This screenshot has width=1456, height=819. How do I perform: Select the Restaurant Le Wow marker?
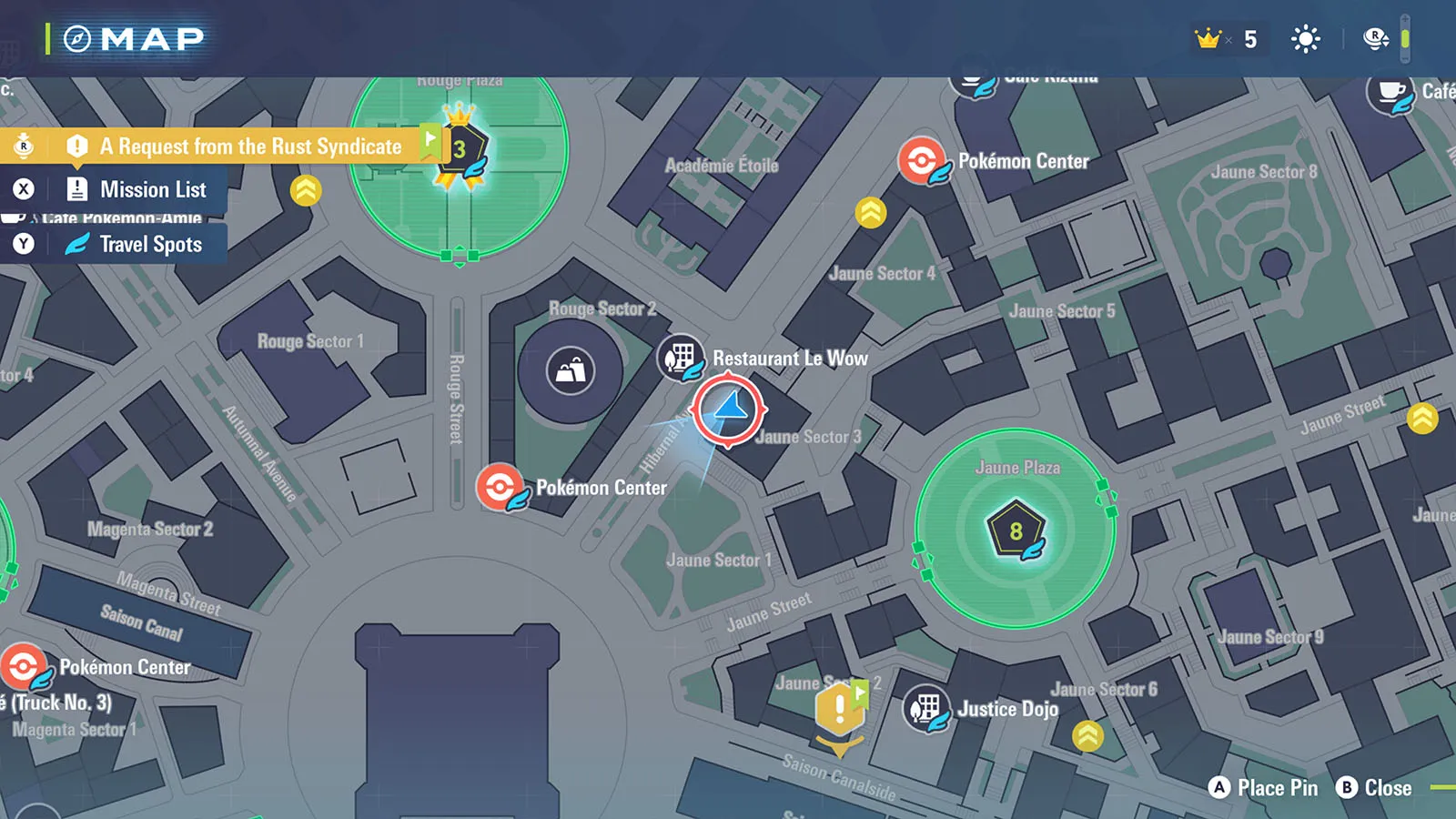(680, 357)
